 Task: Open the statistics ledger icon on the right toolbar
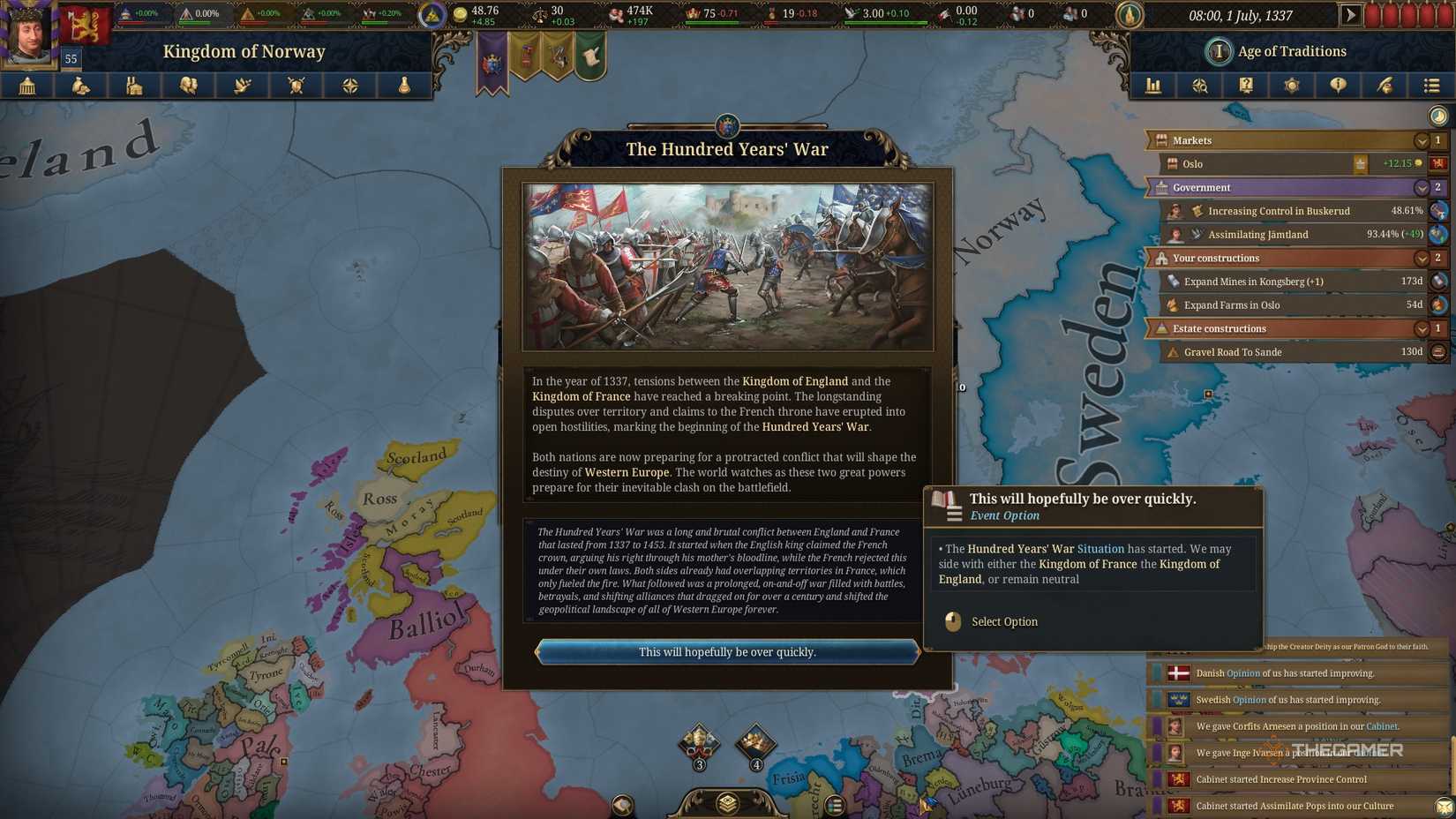click(x=1153, y=86)
